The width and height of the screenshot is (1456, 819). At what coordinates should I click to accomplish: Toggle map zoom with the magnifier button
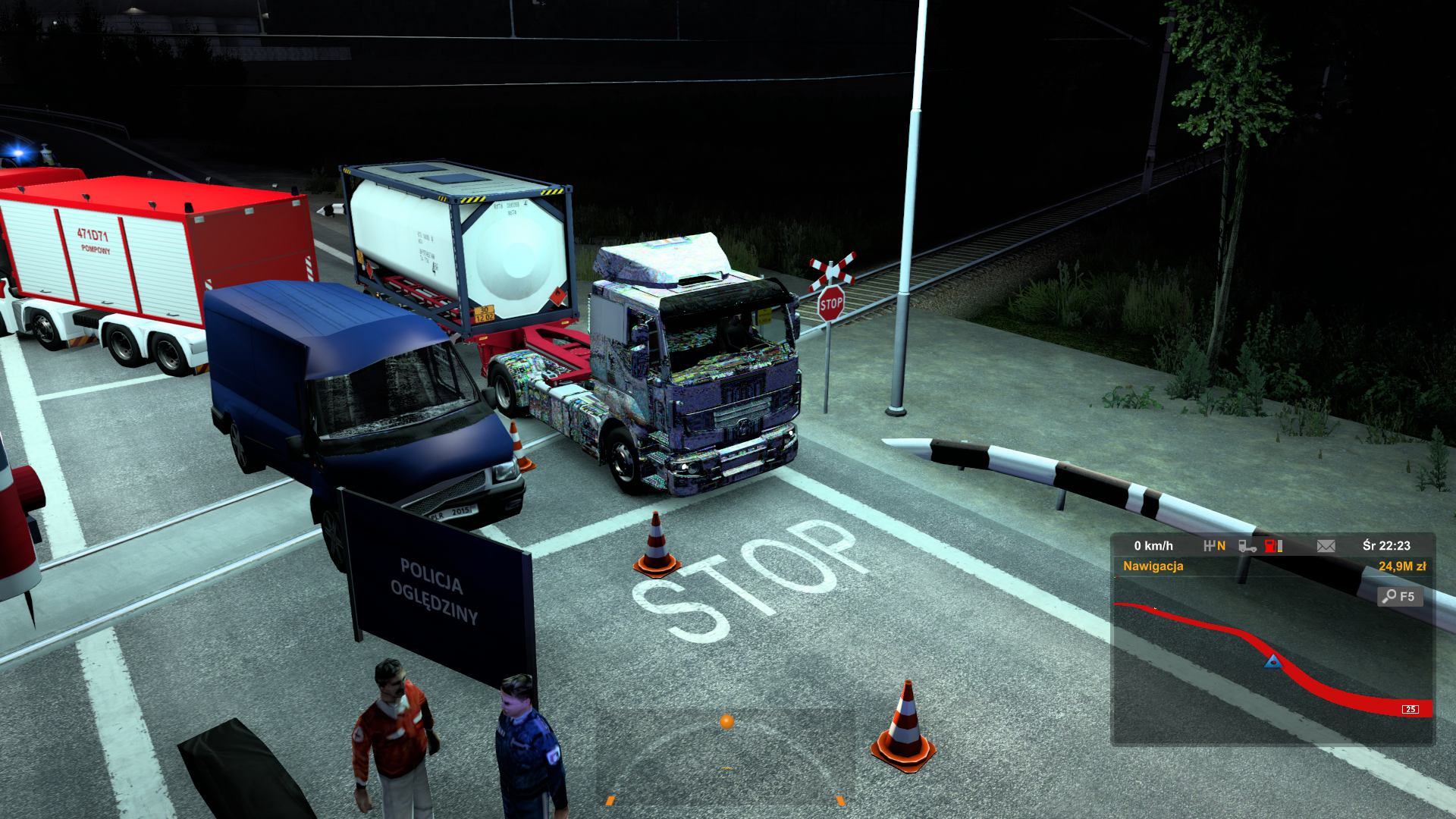[x=1399, y=597]
